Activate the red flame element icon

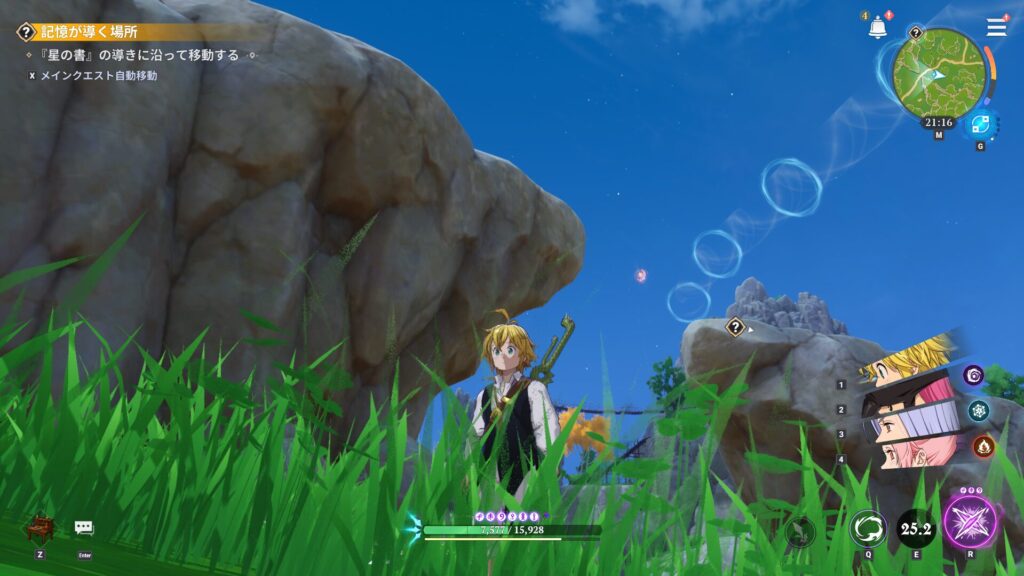983,446
